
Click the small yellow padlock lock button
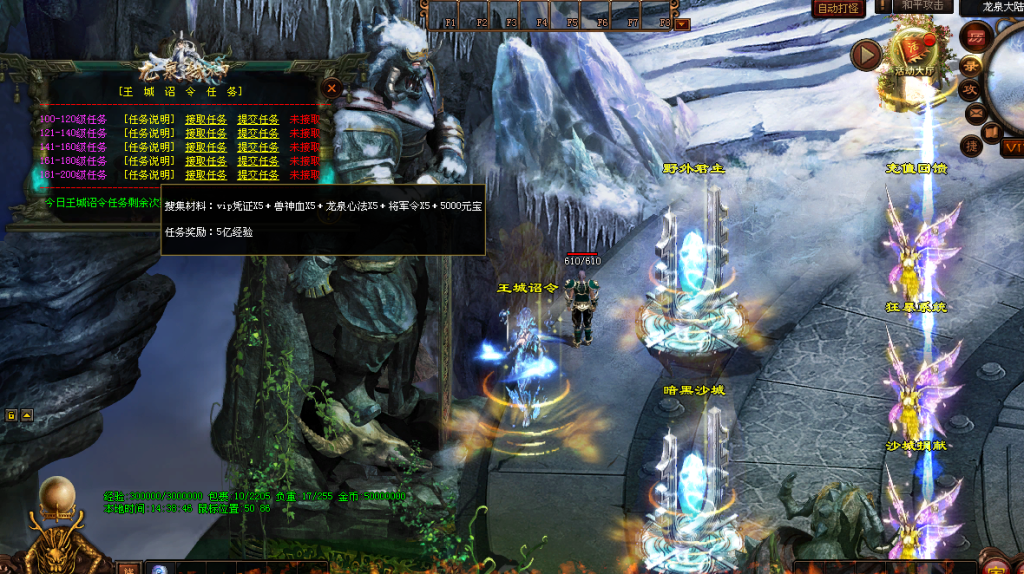(x=11, y=414)
